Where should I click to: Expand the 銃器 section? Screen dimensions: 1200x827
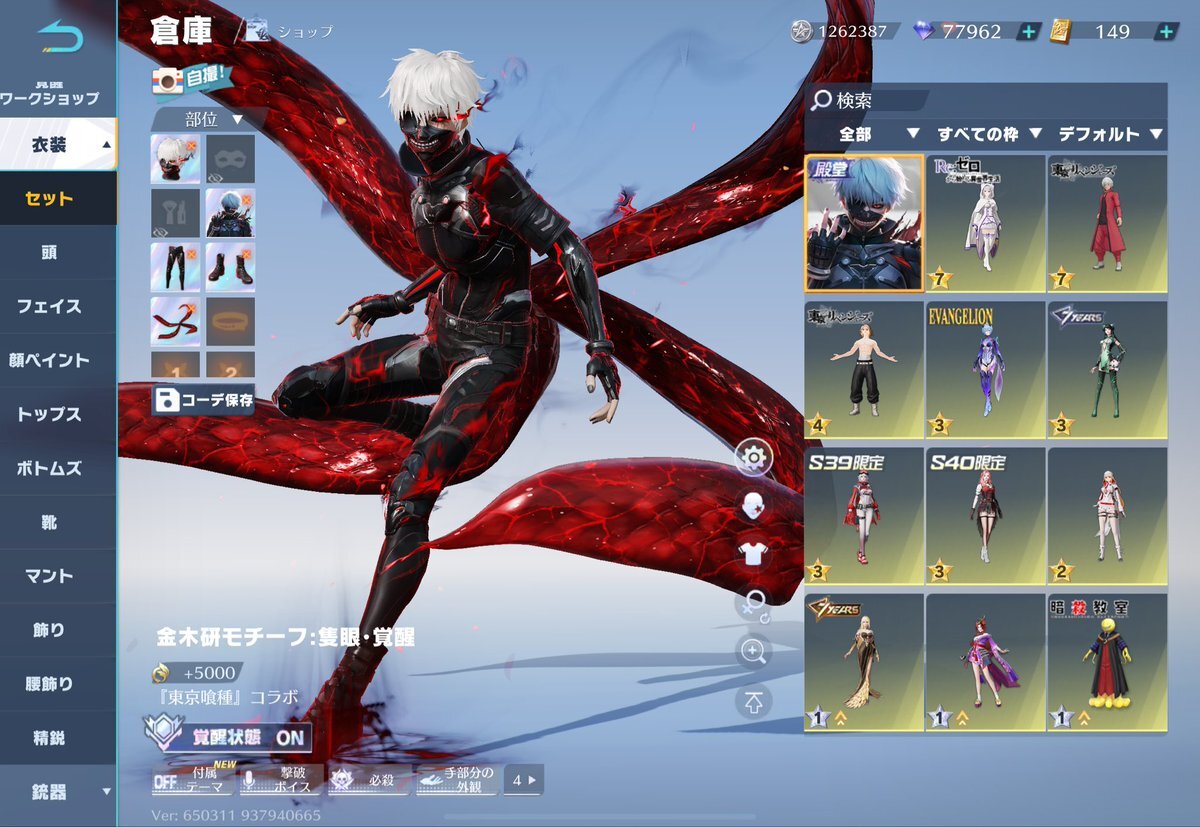[58, 792]
